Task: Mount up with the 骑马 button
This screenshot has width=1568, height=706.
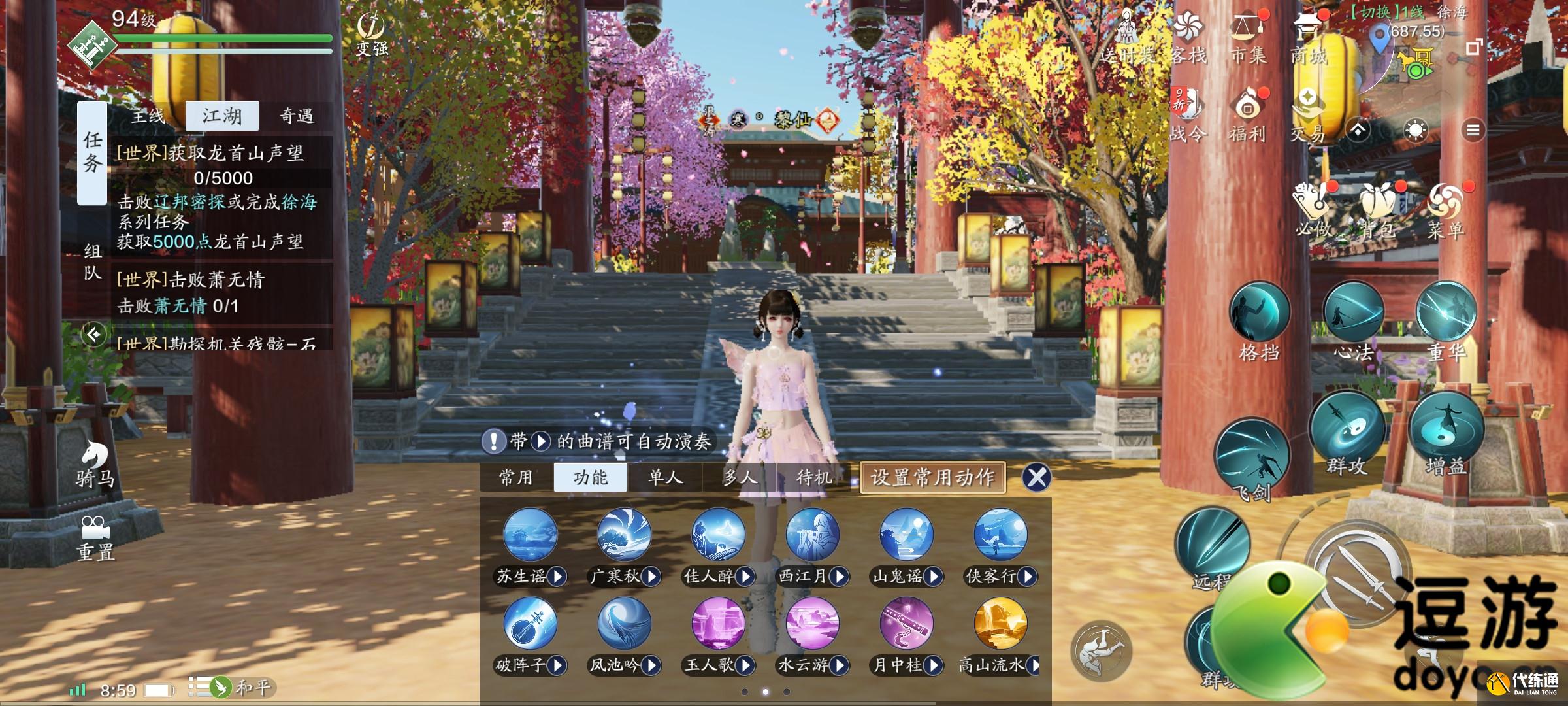Action: pyautogui.click(x=95, y=464)
